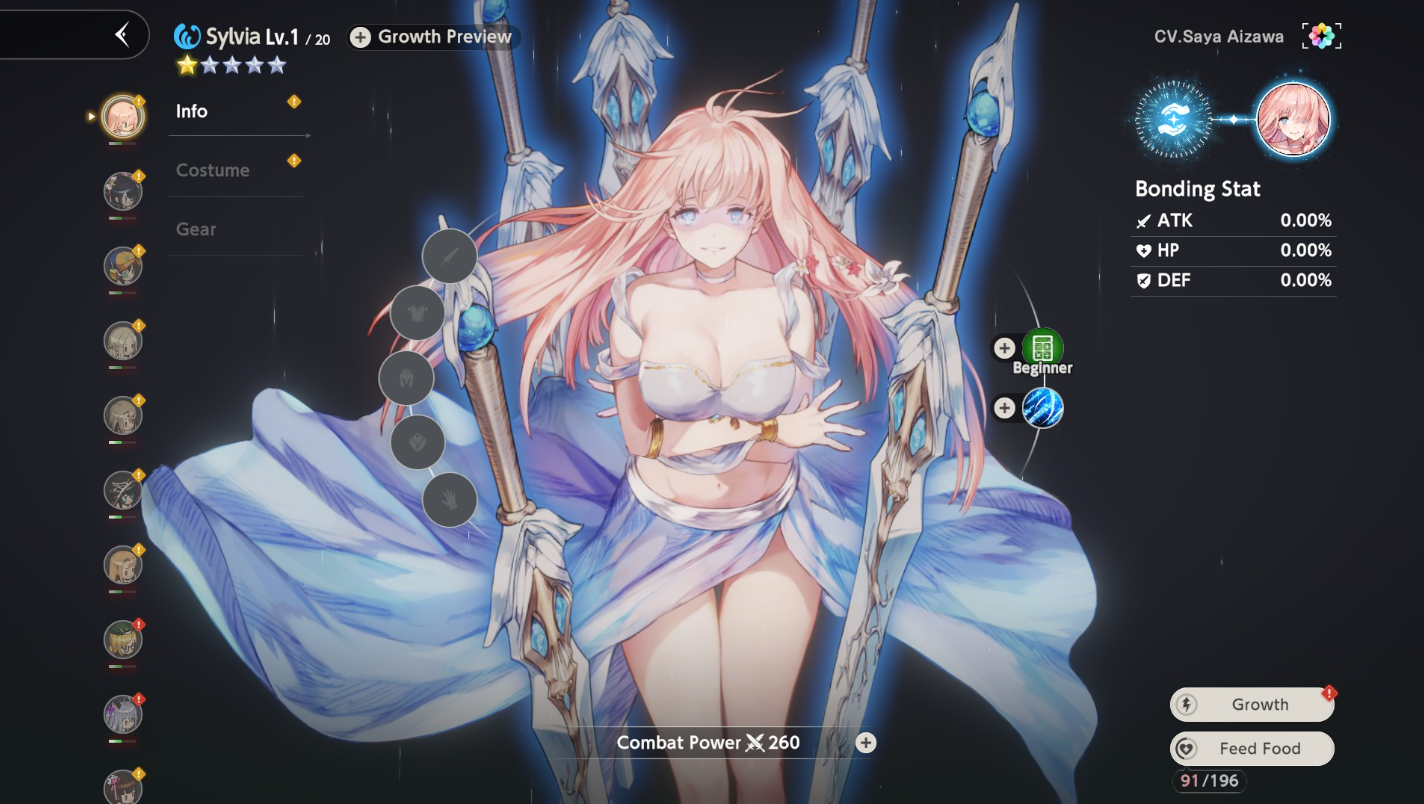Screen dimensions: 1424x804
Task: Select the weapon (sword) equipment slot
Action: [449, 256]
